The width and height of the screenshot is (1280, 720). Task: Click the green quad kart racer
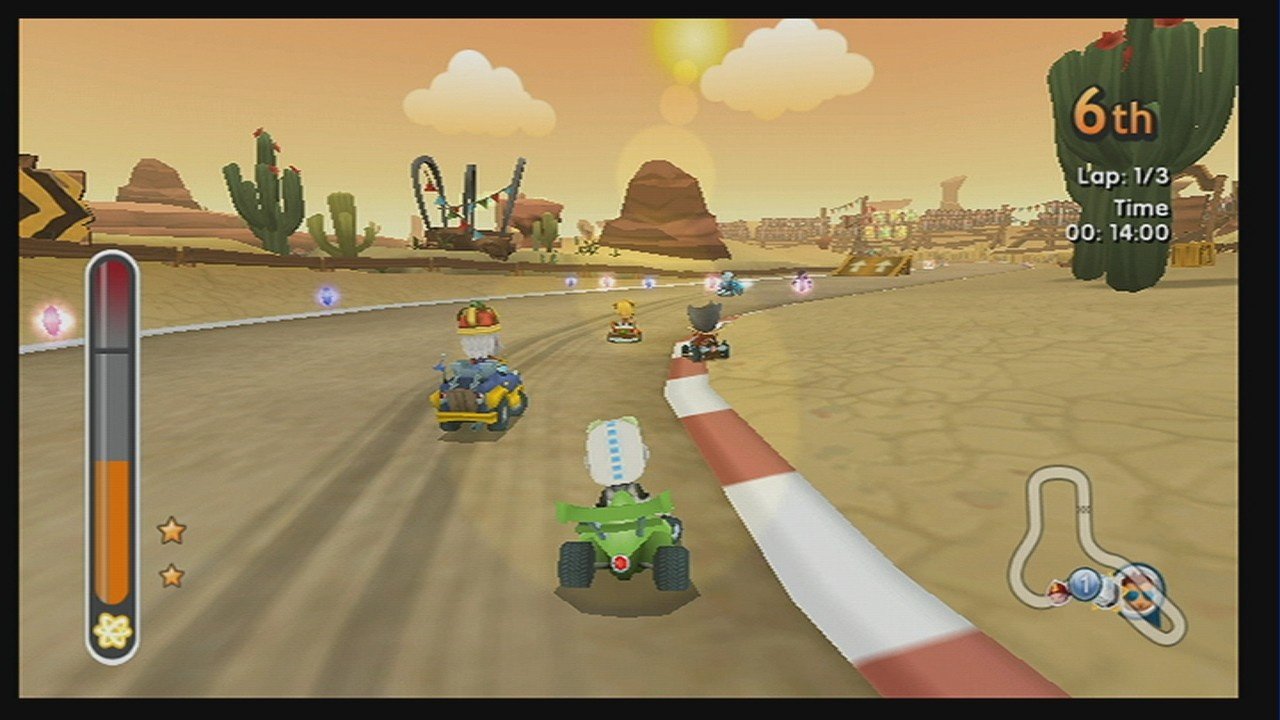pyautogui.click(x=620, y=520)
